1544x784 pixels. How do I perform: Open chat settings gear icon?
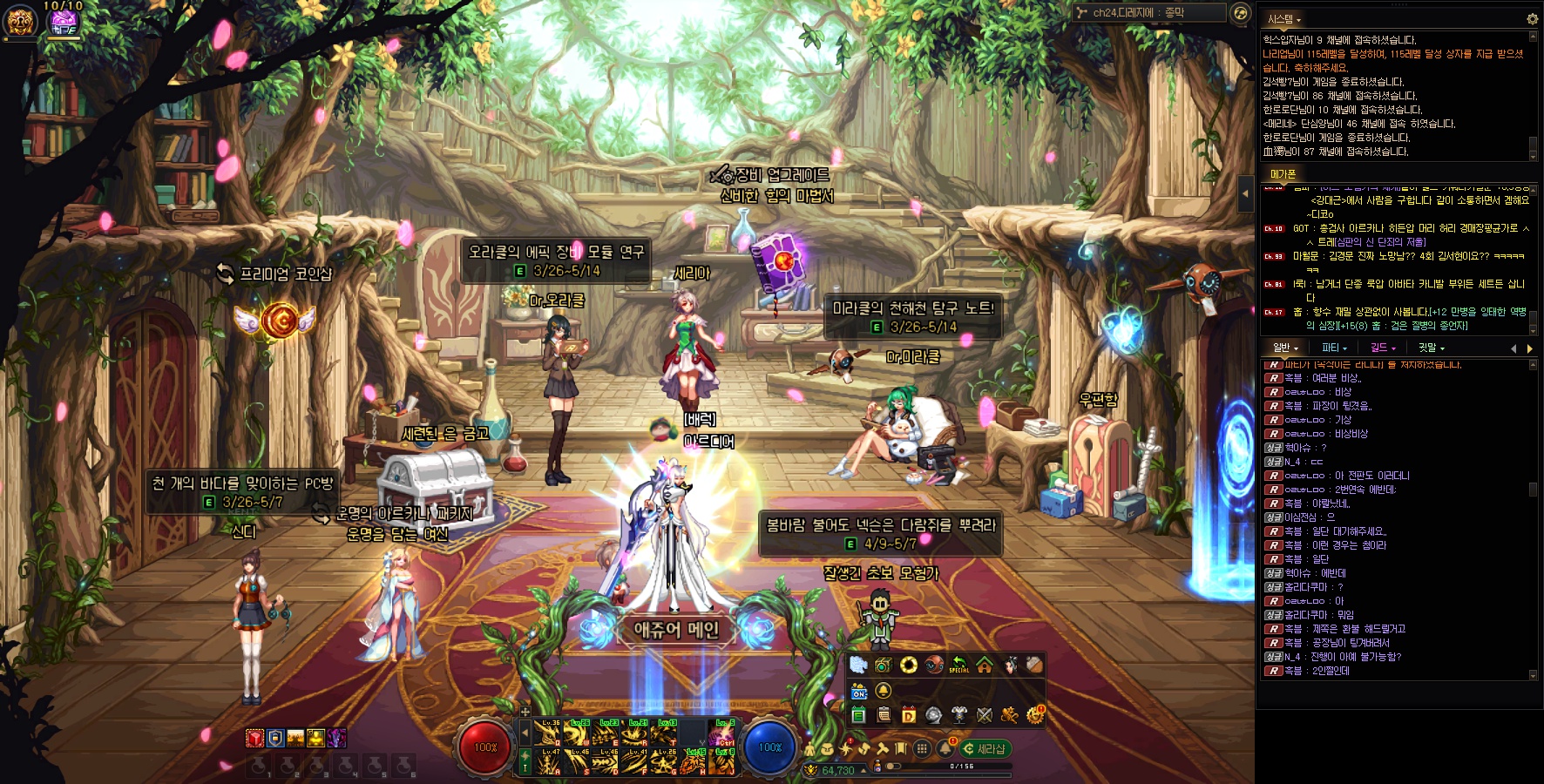coord(1532,19)
